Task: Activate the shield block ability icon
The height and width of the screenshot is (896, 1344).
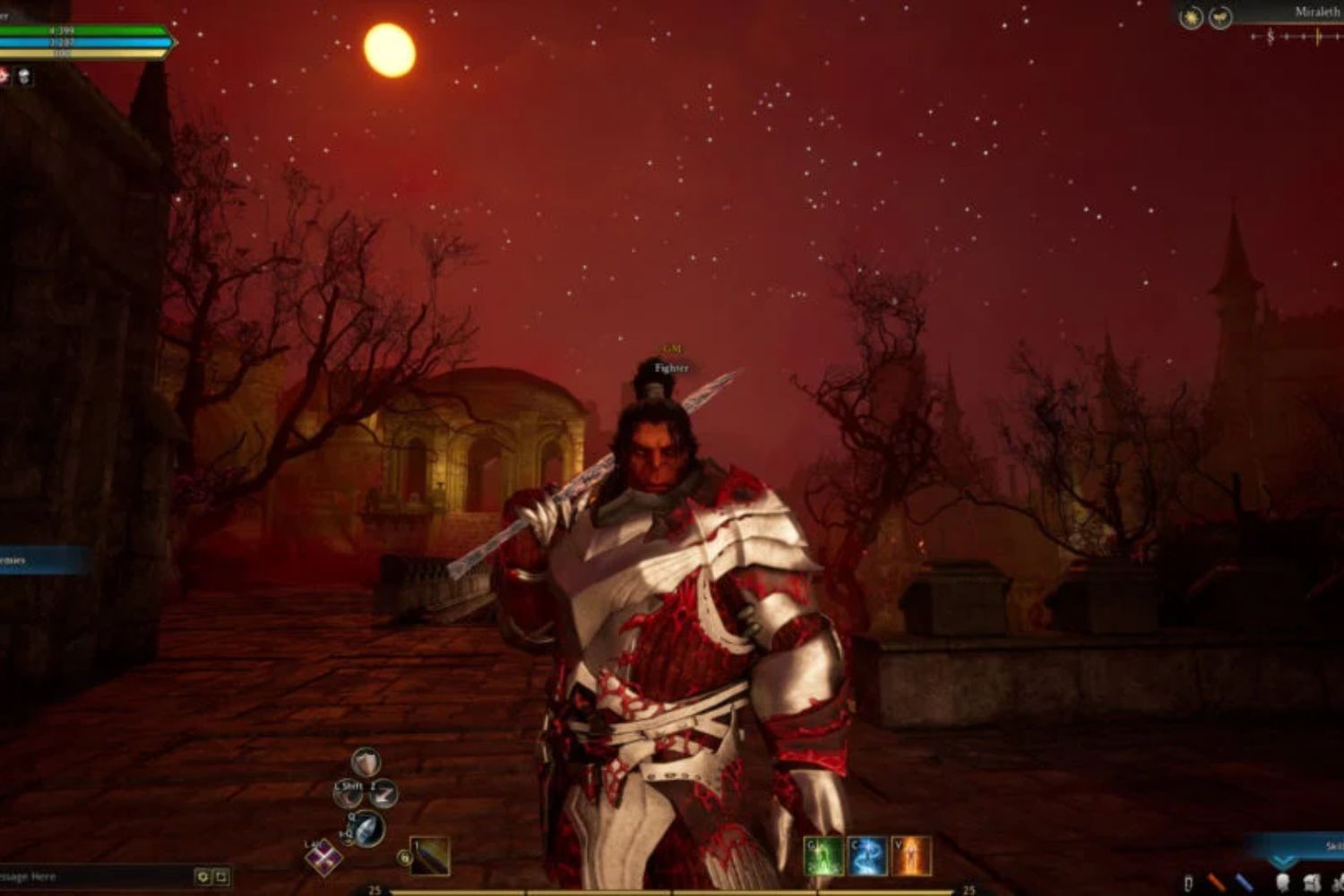Action: [366, 762]
